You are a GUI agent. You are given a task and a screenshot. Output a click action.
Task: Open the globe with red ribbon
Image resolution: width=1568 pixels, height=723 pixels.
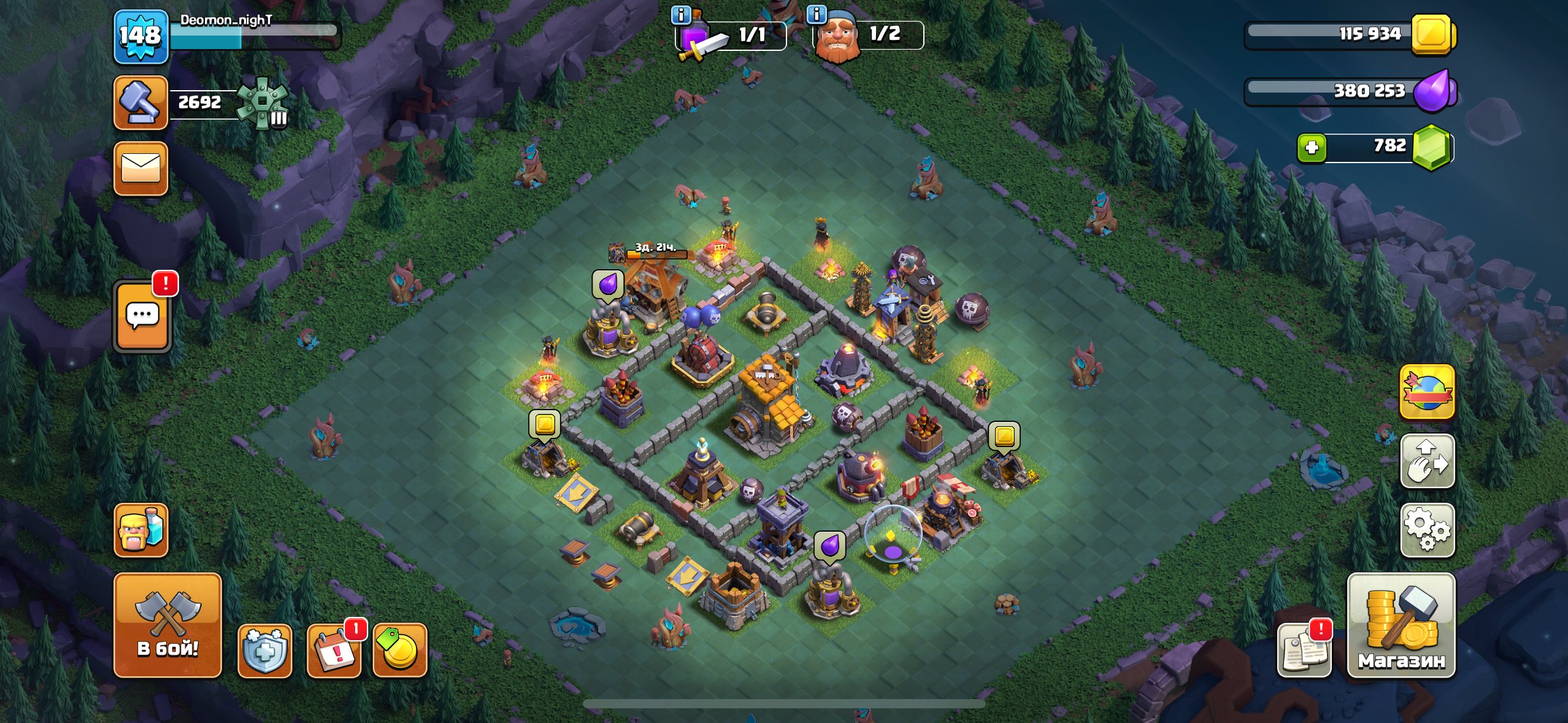1427,392
